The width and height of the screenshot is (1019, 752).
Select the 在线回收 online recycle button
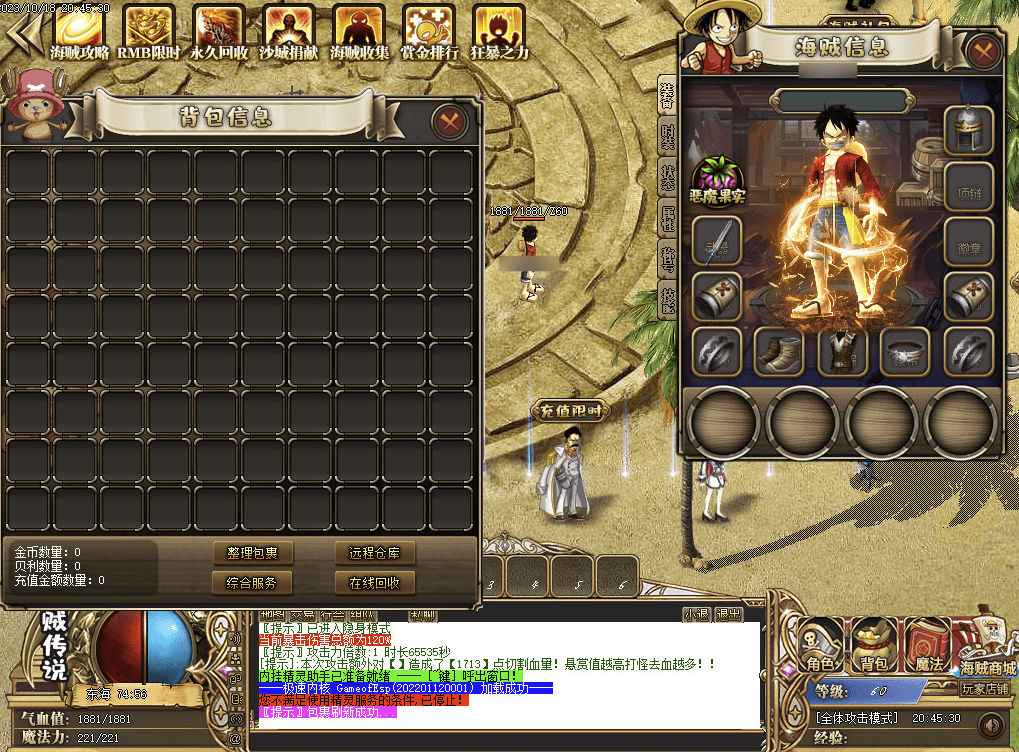[x=375, y=582]
